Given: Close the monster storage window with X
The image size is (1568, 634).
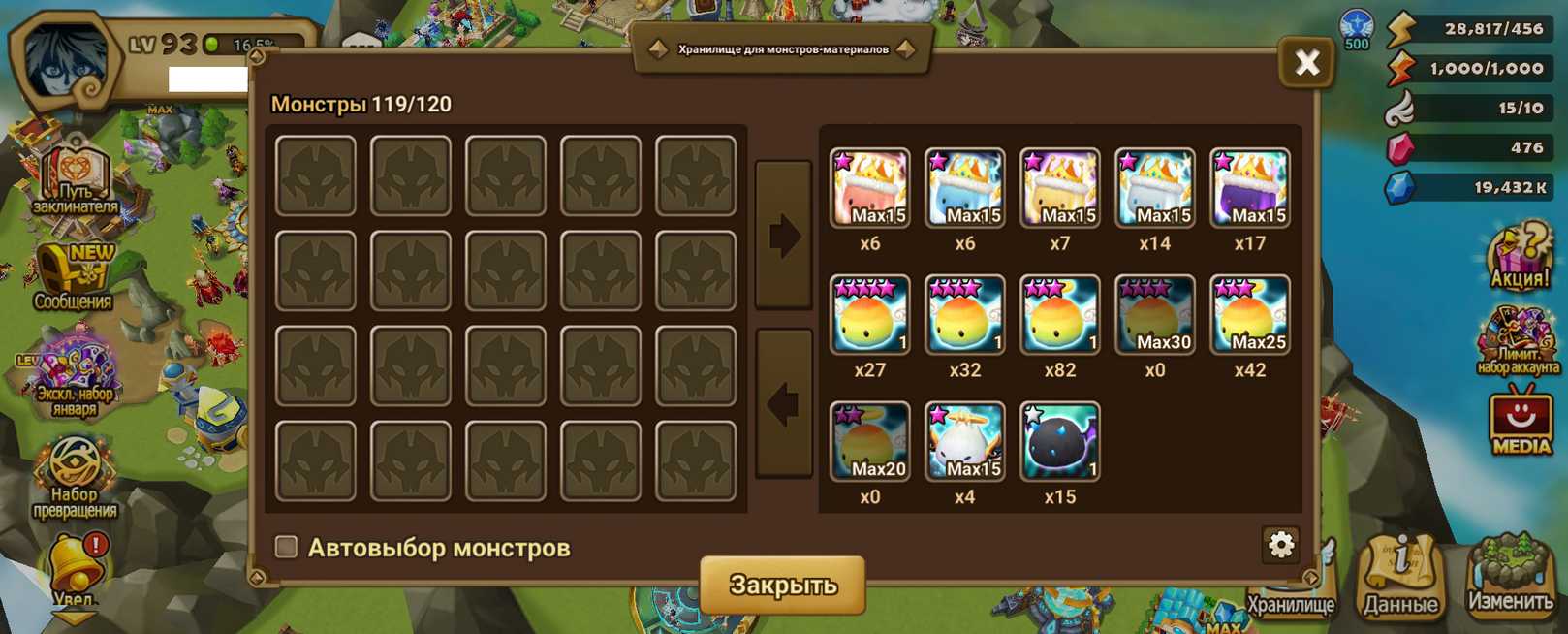Looking at the screenshot, I should click(x=1306, y=63).
